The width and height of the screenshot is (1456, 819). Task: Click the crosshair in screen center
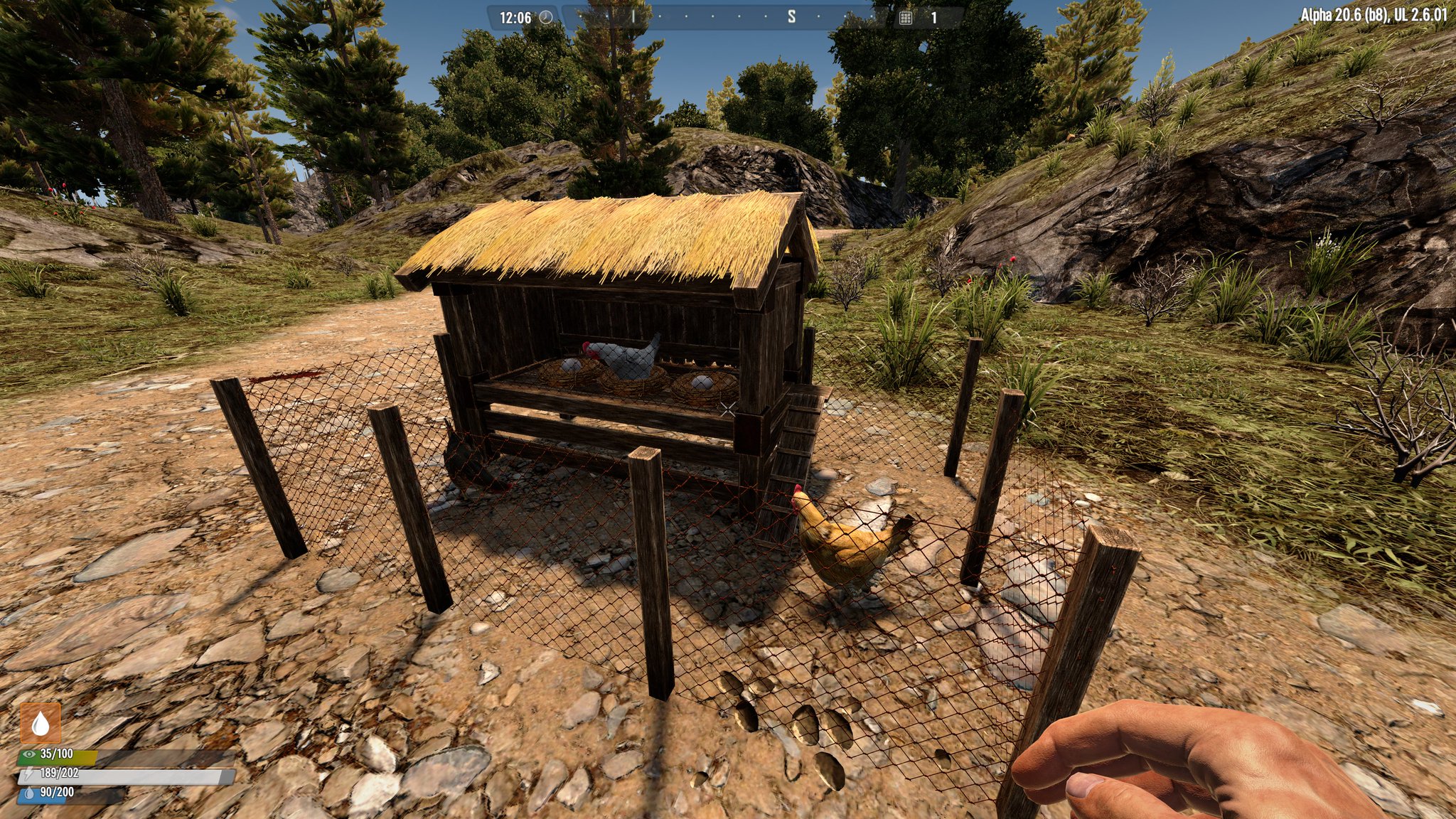(x=728, y=408)
